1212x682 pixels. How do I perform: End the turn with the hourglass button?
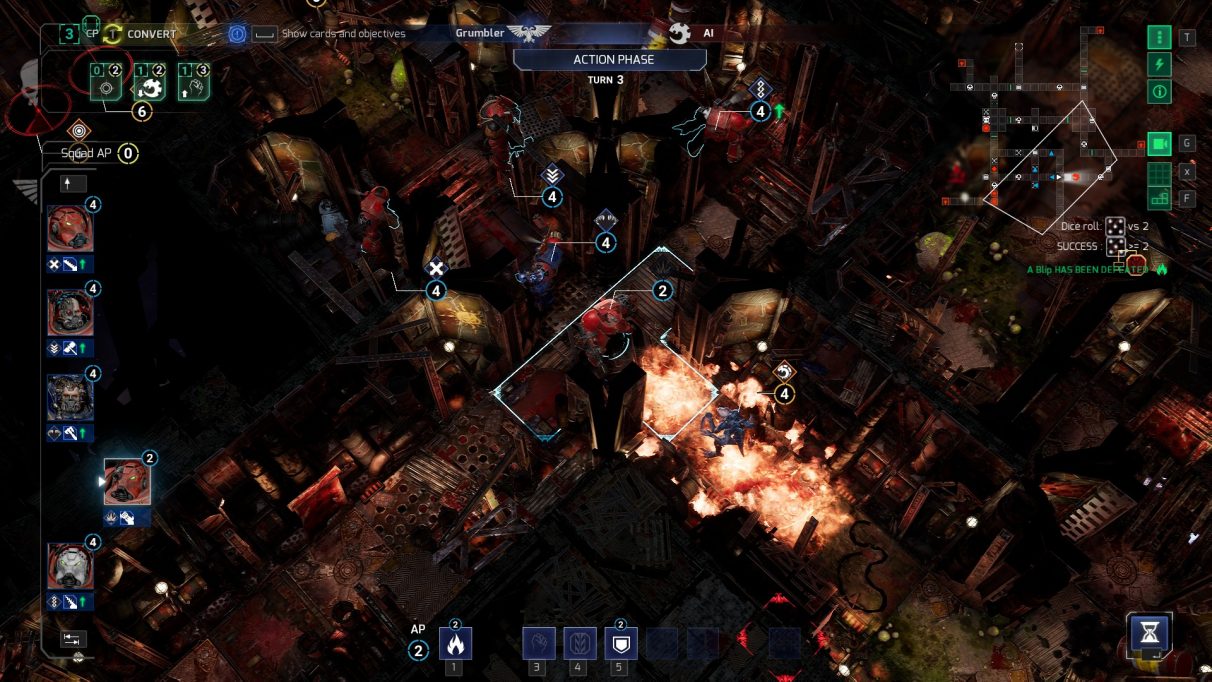coord(1149,634)
